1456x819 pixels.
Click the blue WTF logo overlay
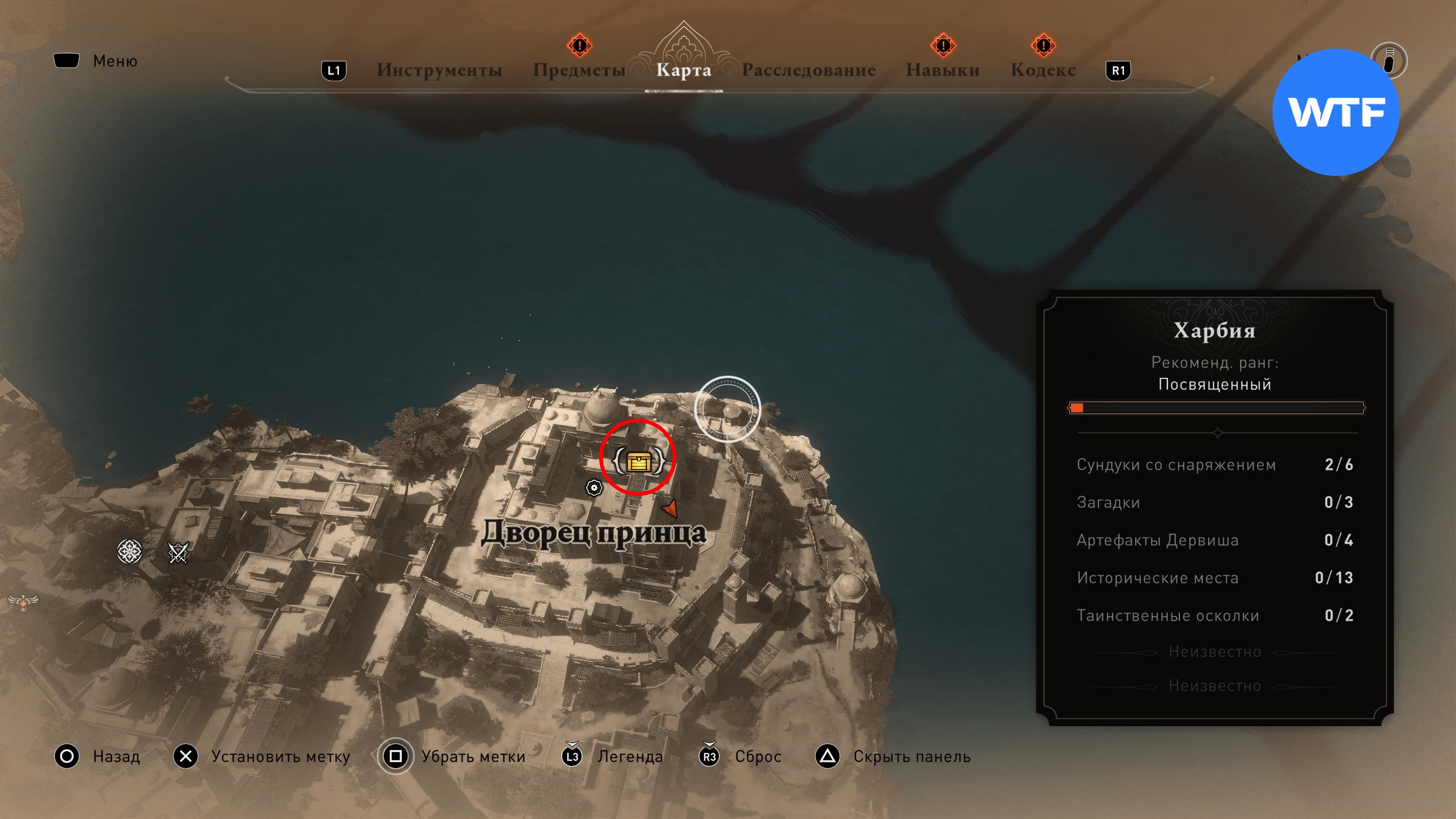tap(1335, 112)
